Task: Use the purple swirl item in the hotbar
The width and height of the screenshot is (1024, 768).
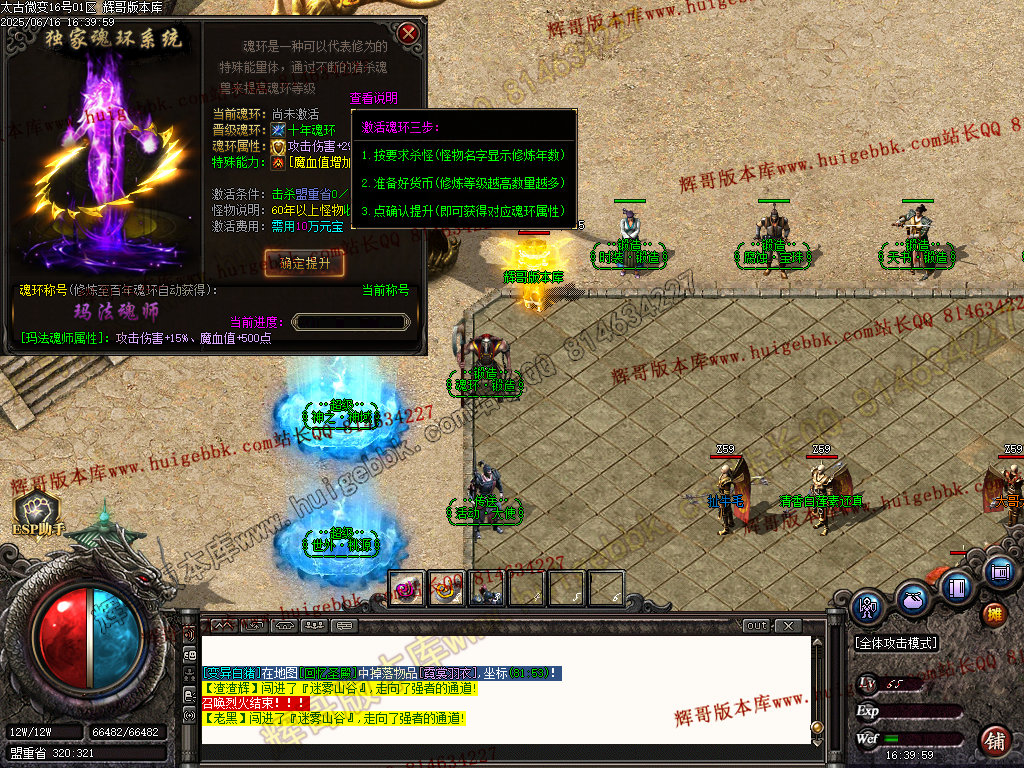Action: [x=407, y=589]
